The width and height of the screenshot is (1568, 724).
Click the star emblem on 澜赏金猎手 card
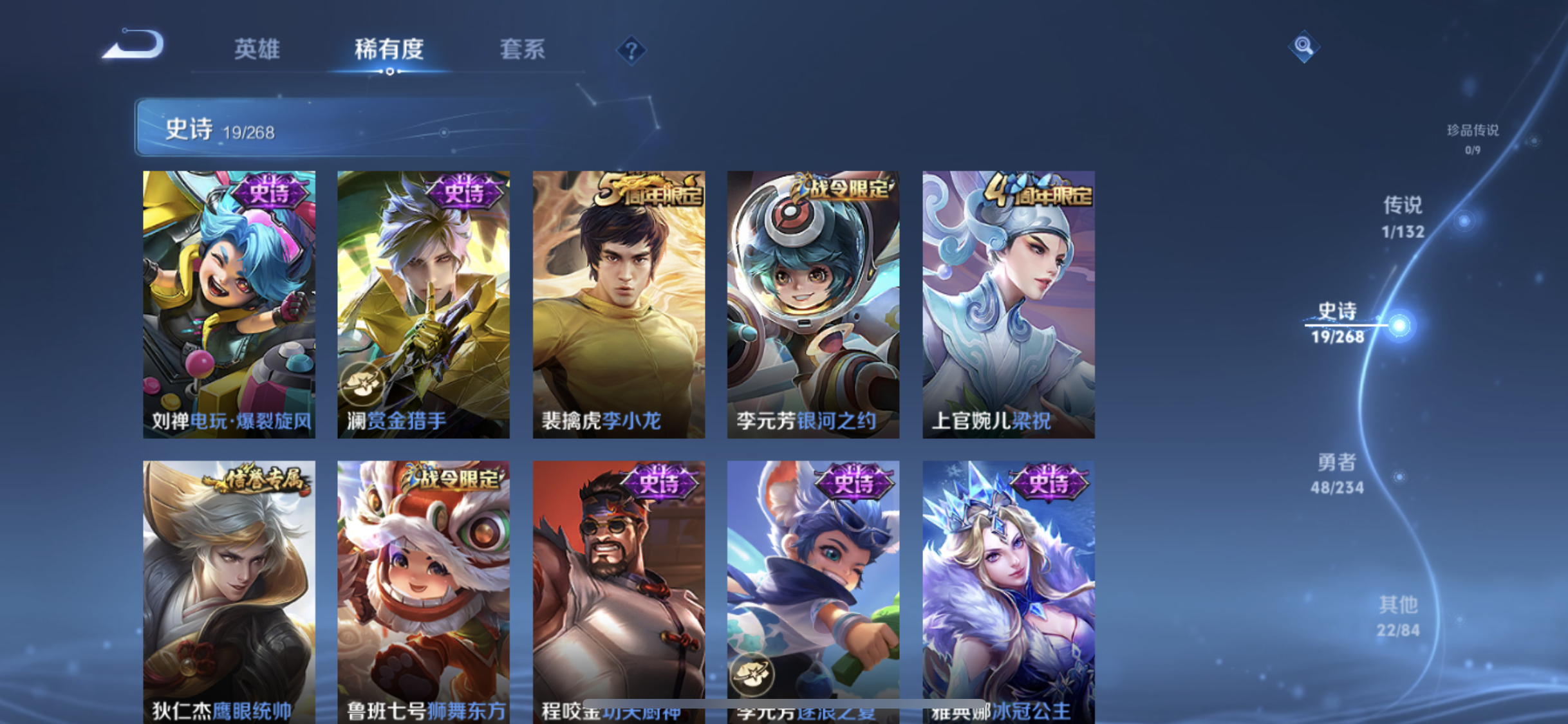tap(362, 383)
